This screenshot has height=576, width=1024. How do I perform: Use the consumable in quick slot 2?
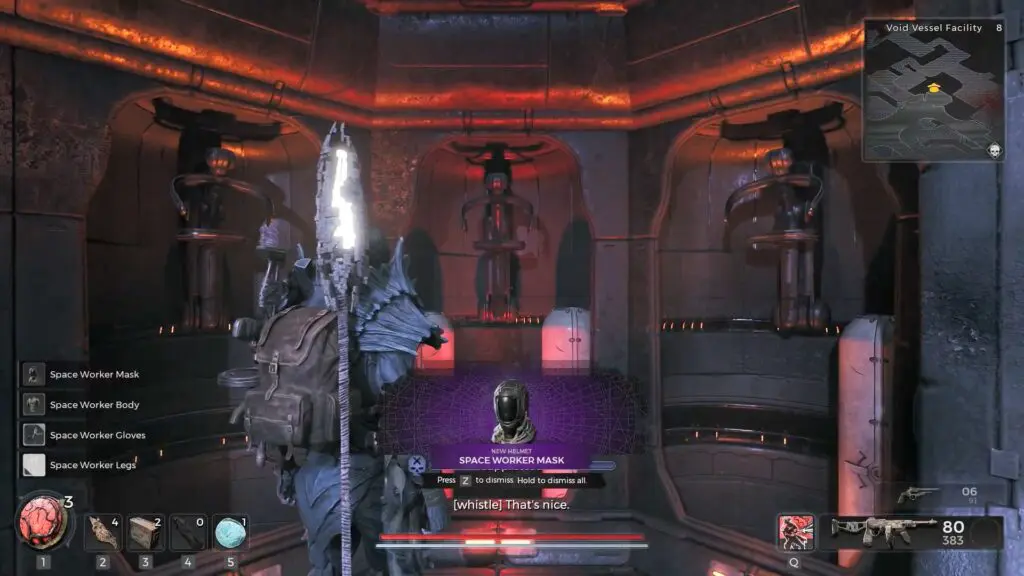pos(102,533)
